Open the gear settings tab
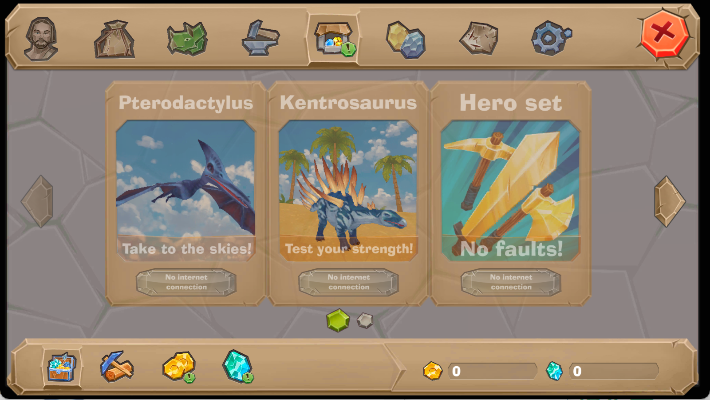This screenshot has width=710, height=400. pyautogui.click(x=550, y=39)
